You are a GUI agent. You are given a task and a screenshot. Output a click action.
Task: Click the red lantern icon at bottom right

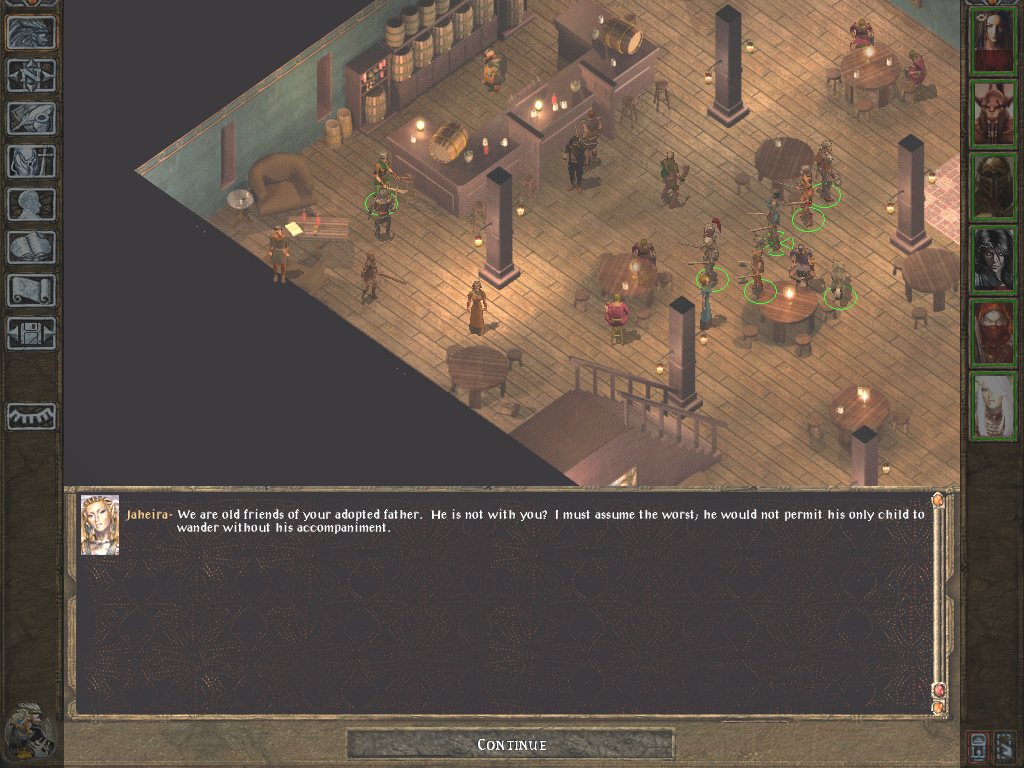[x=978, y=745]
